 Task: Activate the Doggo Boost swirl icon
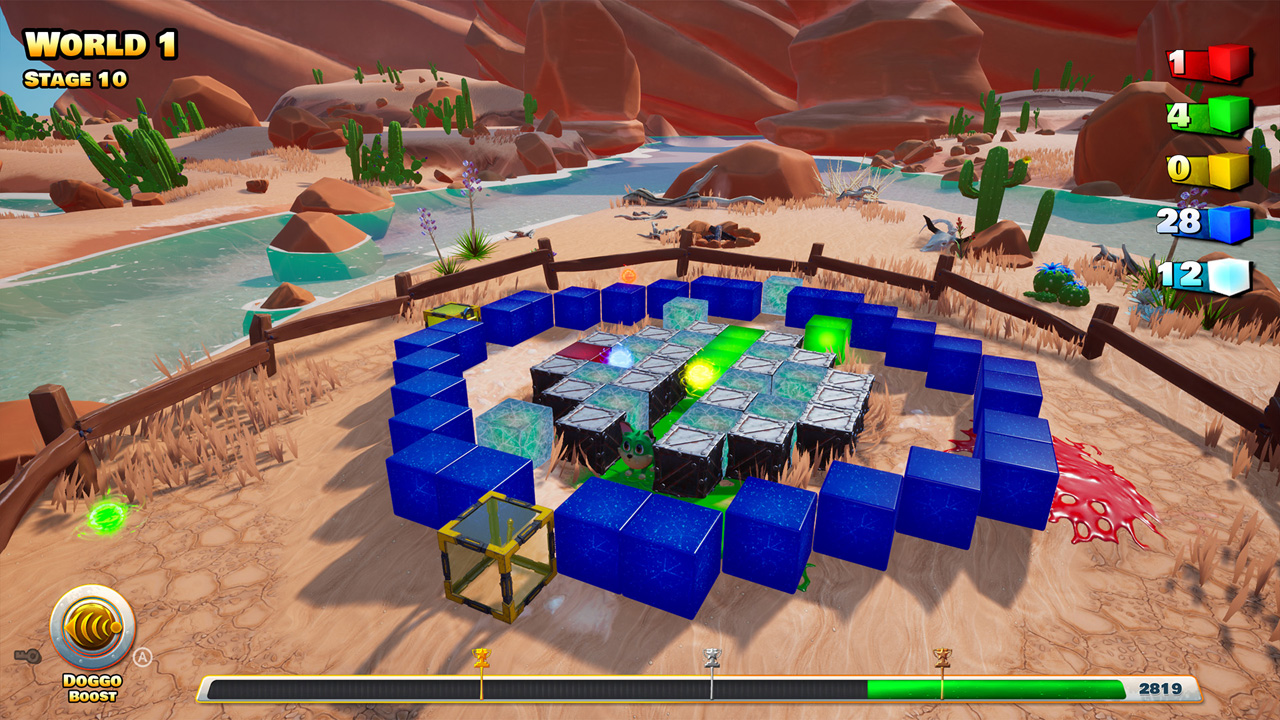(x=93, y=626)
